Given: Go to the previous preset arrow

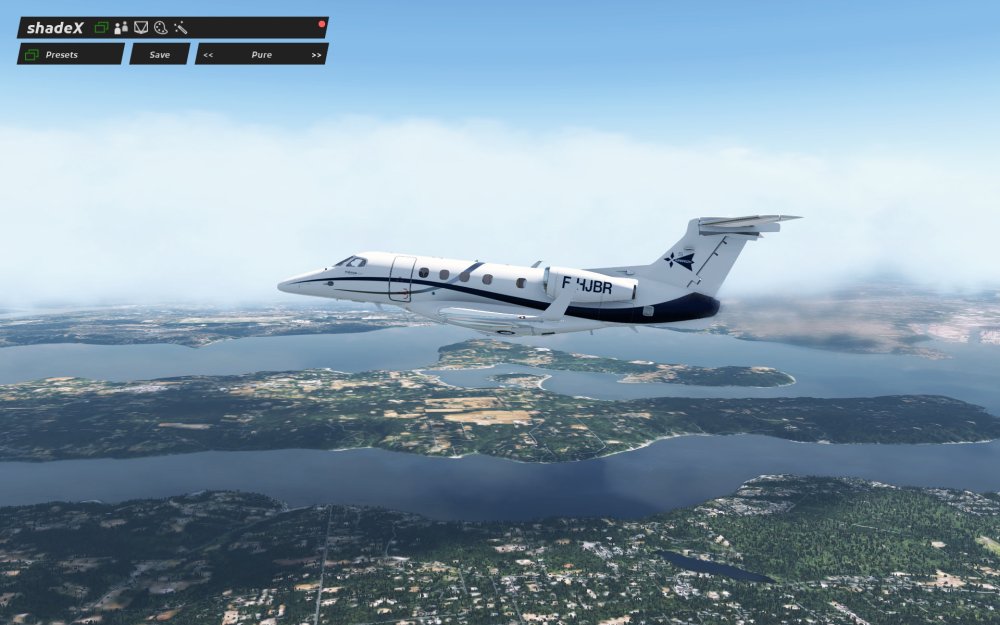Looking at the screenshot, I should click(x=208, y=55).
